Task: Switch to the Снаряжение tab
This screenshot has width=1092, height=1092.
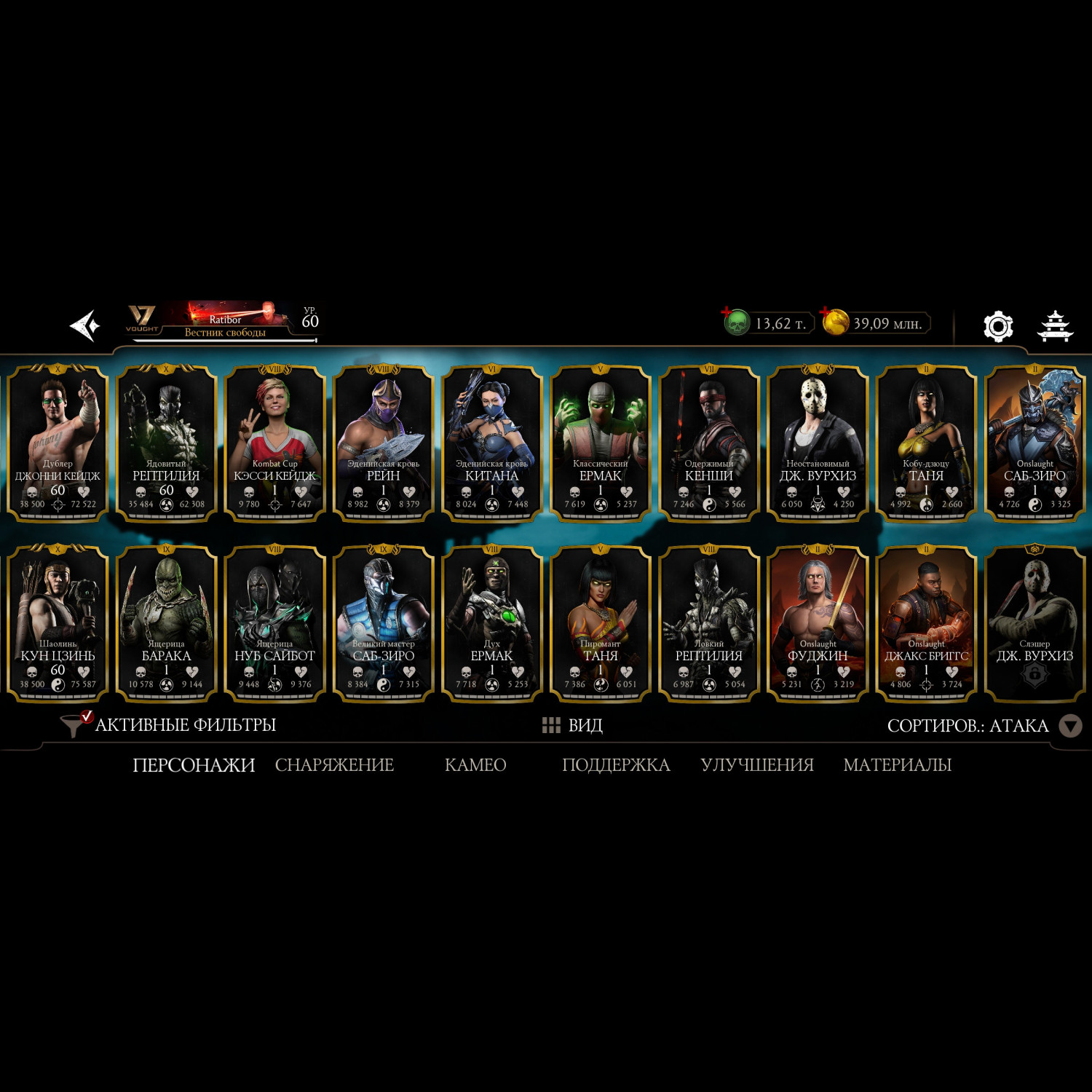Action: [334, 765]
